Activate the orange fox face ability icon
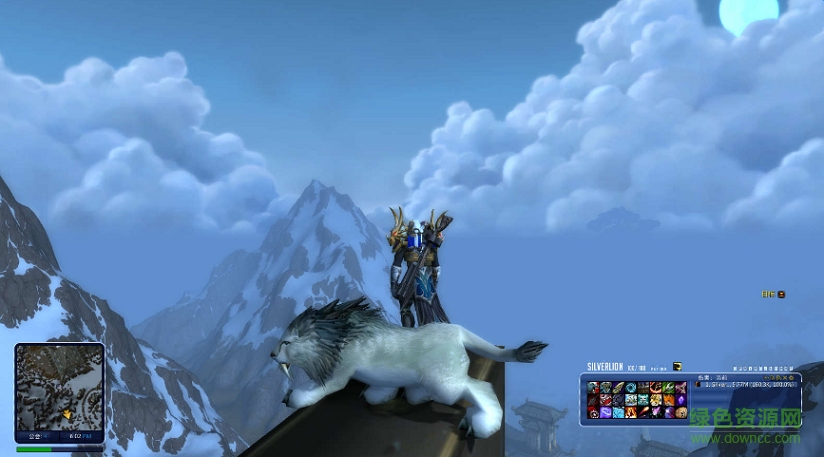 click(x=668, y=399)
